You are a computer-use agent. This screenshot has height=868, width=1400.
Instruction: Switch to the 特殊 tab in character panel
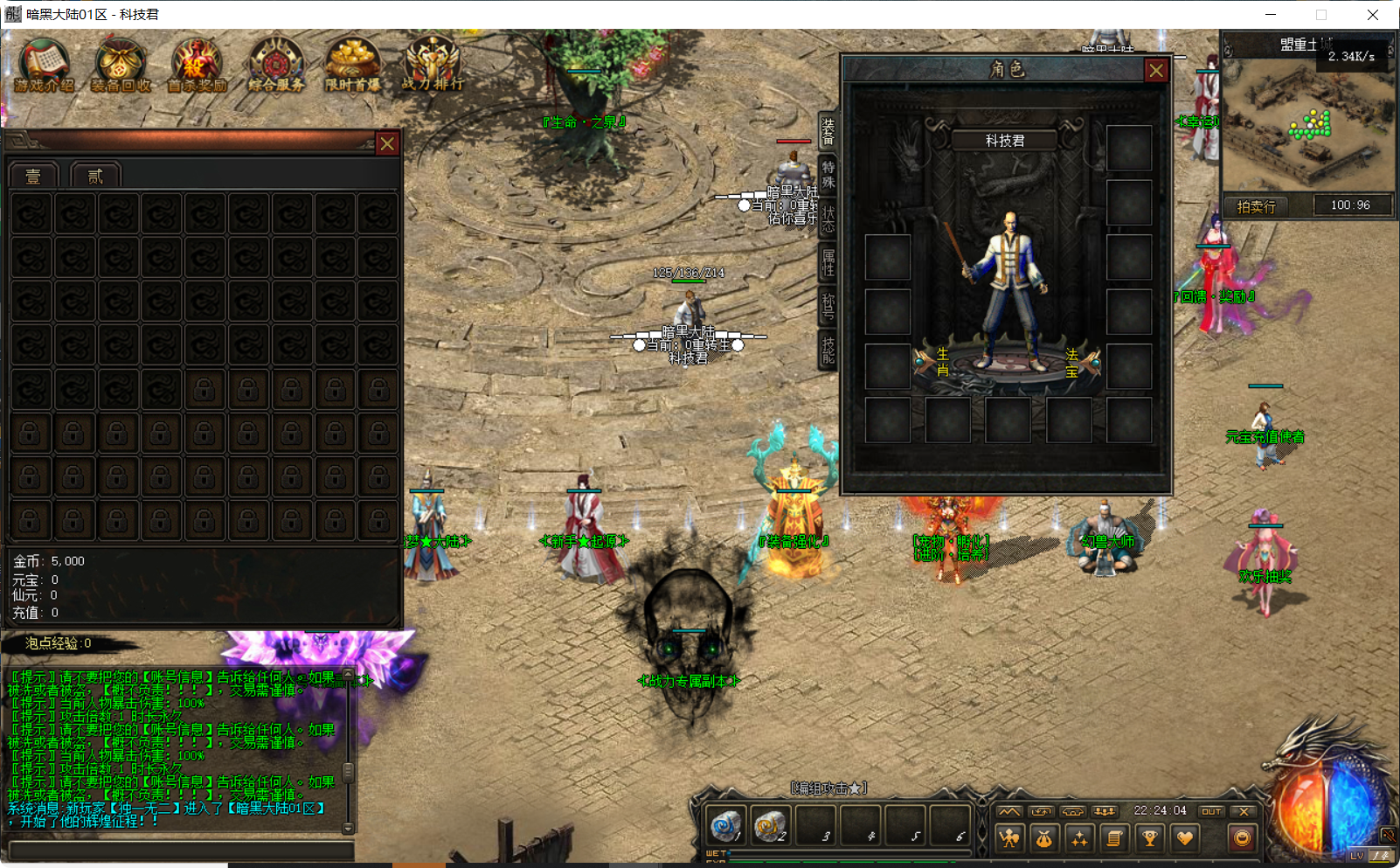(828, 175)
